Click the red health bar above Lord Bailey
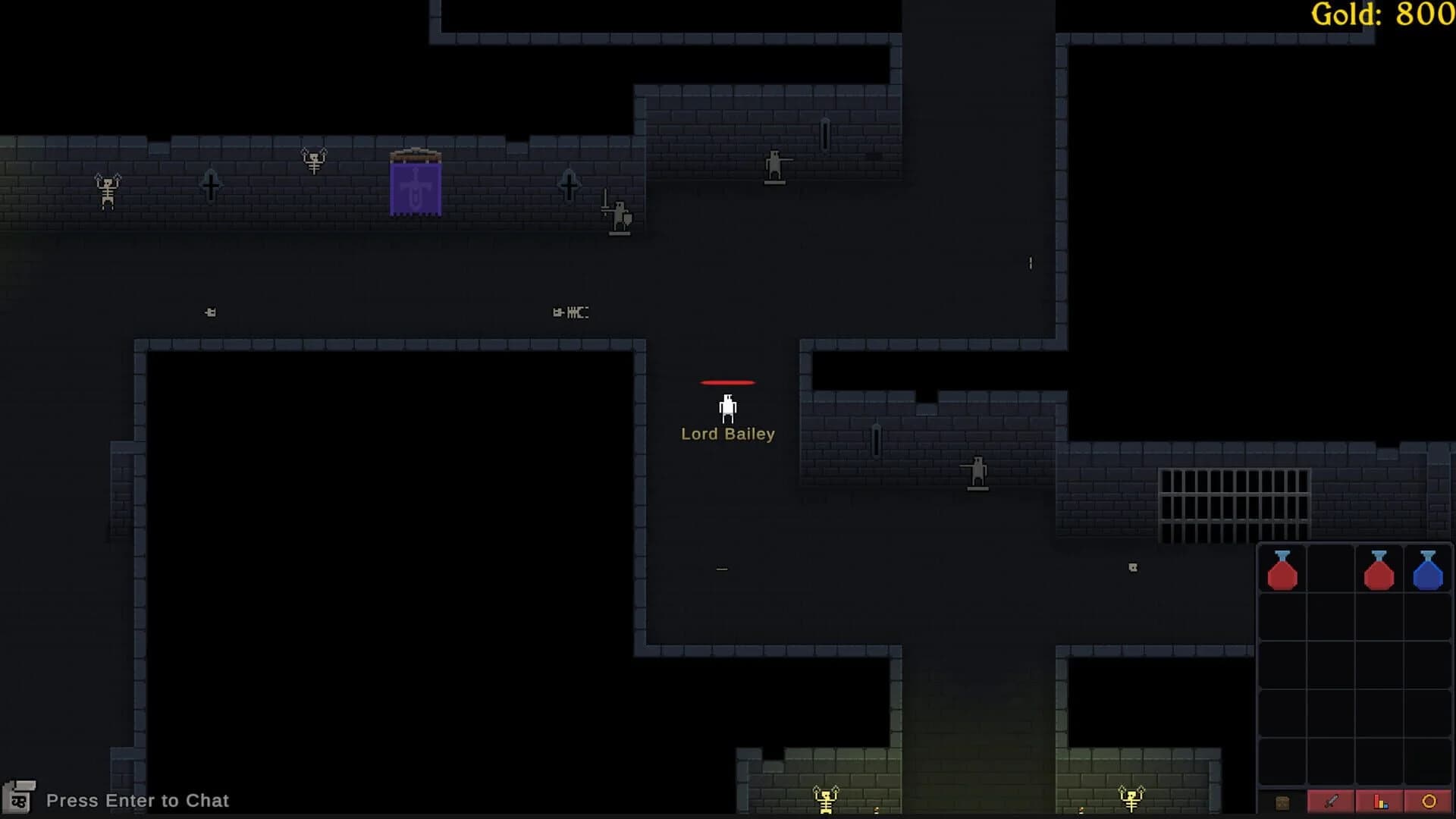1456x819 pixels. (728, 382)
